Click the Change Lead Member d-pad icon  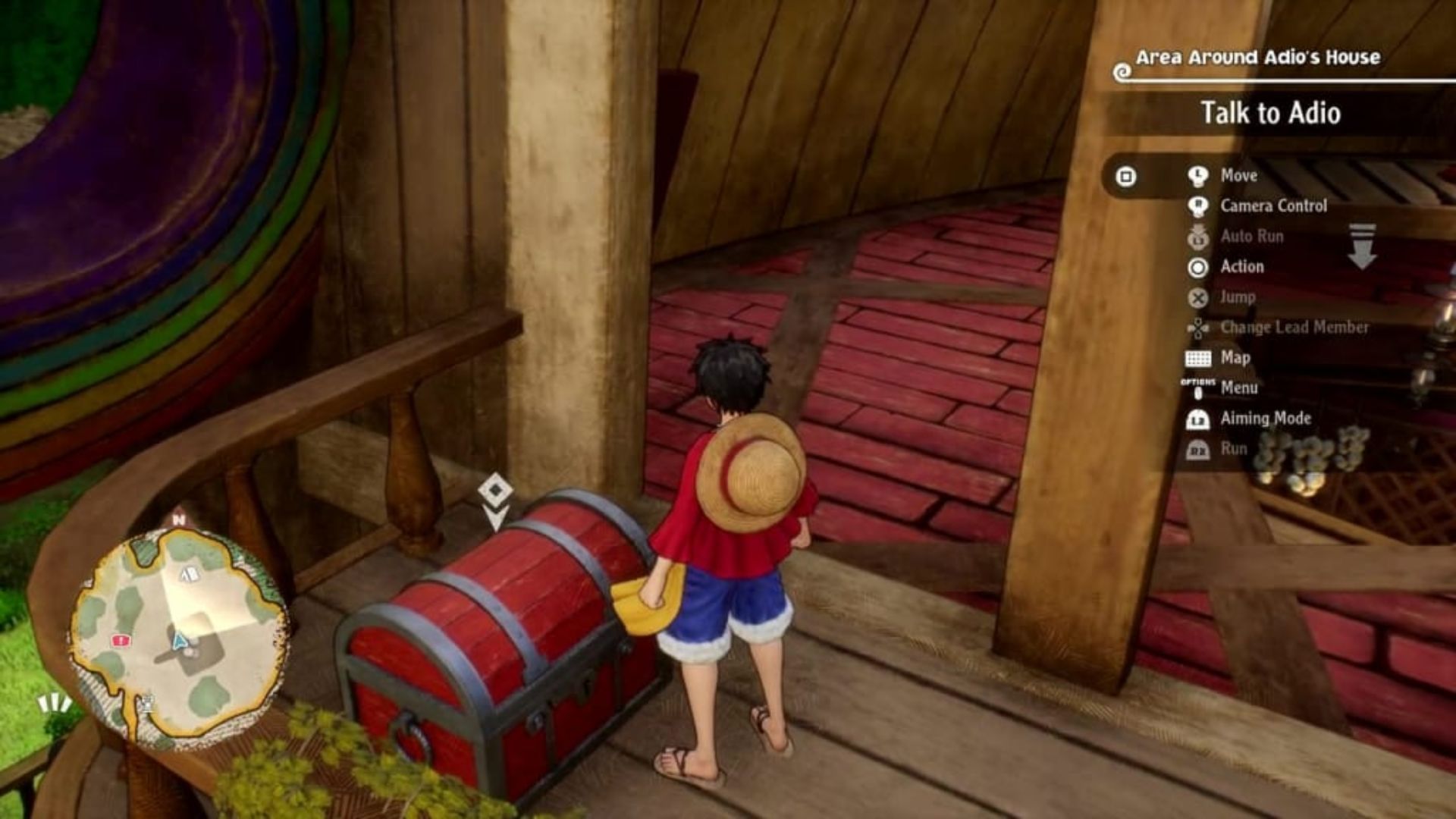[1198, 328]
